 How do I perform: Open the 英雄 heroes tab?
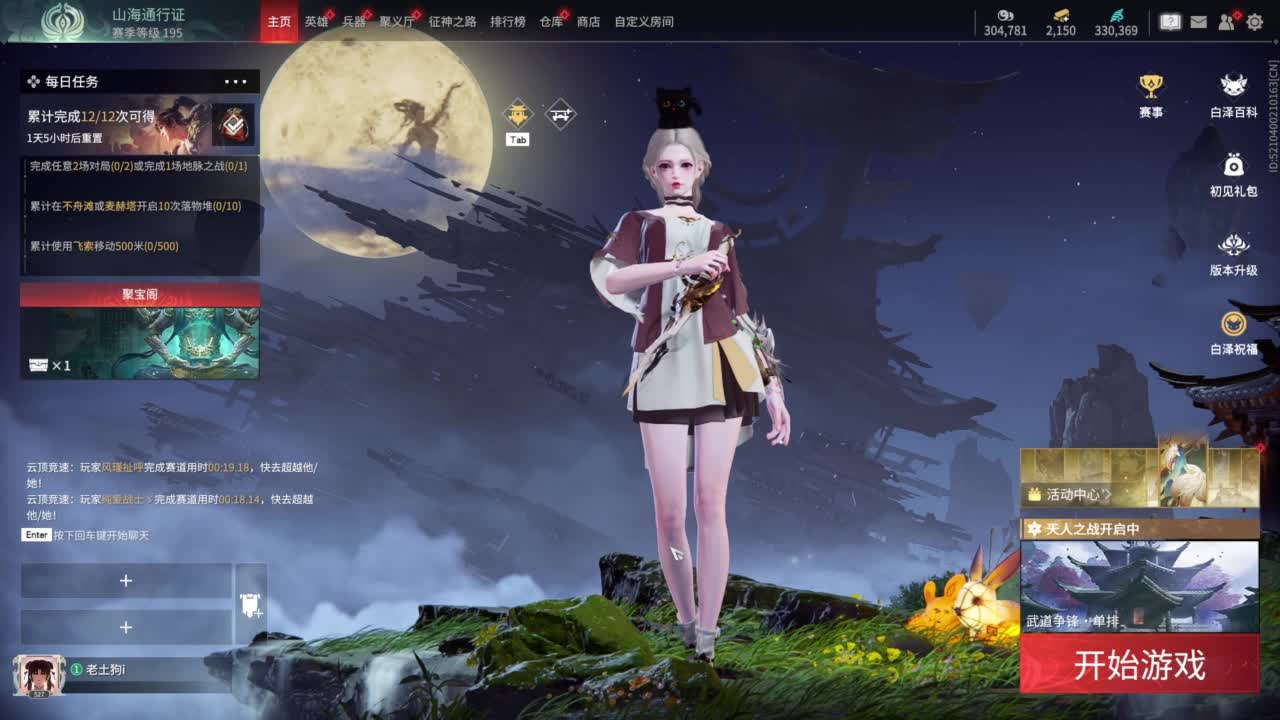pos(316,21)
